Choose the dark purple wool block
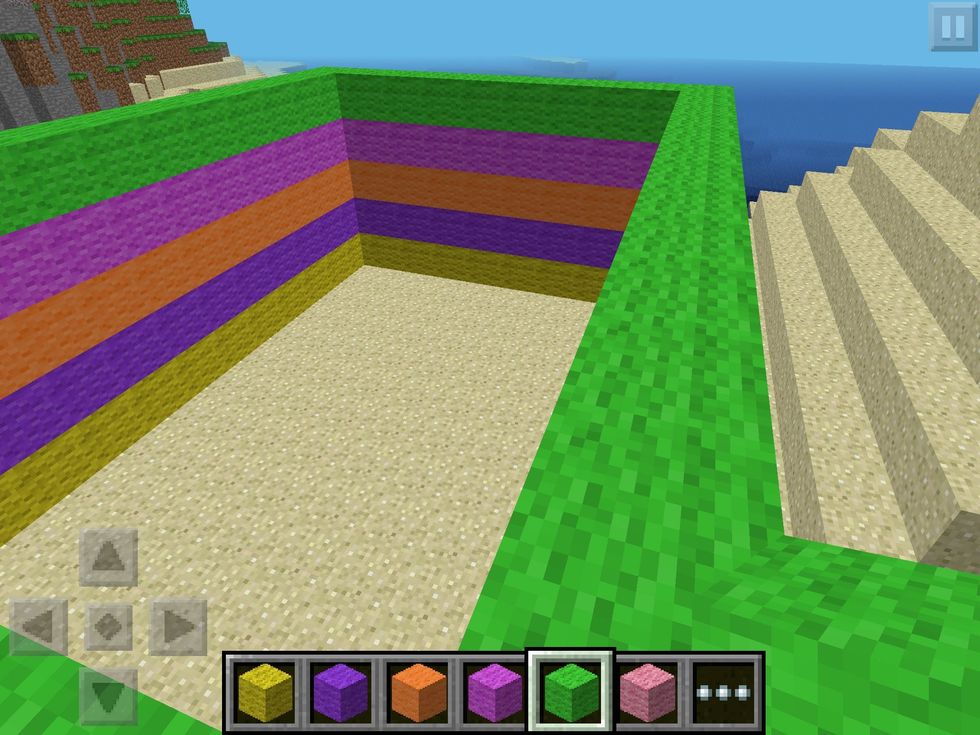This screenshot has width=980, height=735. pyautogui.click(x=341, y=692)
